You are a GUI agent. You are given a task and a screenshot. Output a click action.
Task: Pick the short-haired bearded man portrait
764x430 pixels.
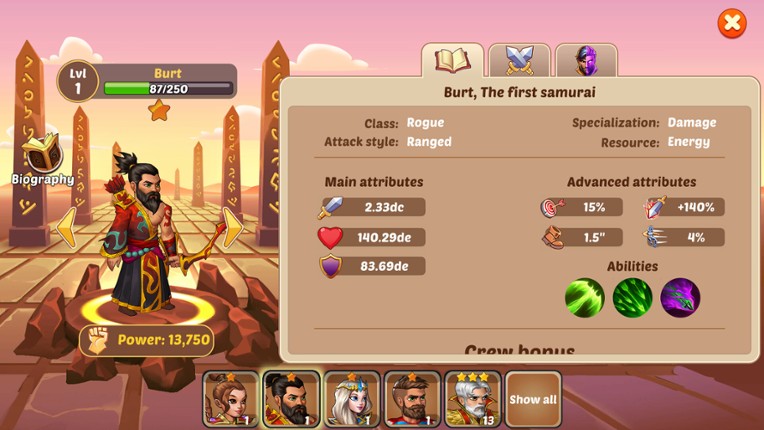(412, 399)
